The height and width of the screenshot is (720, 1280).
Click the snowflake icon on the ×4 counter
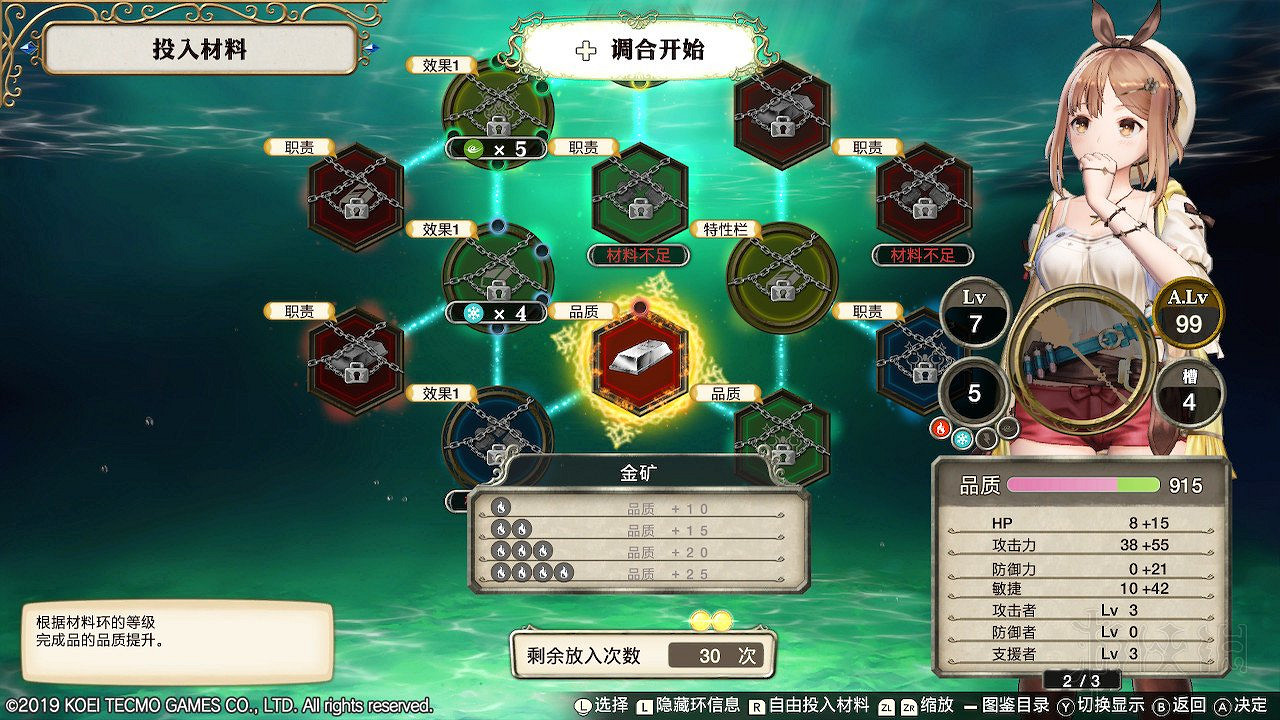[471, 314]
